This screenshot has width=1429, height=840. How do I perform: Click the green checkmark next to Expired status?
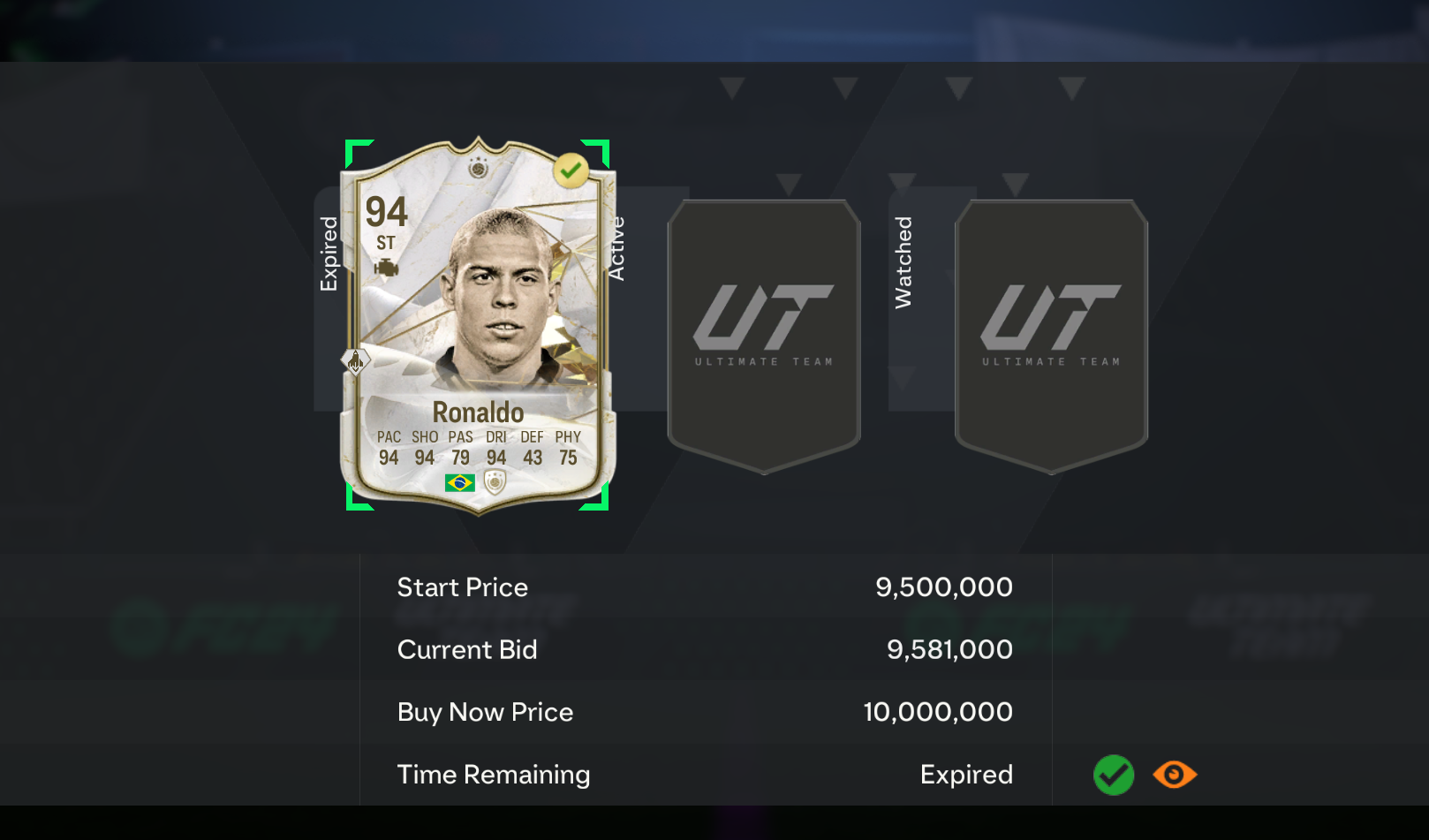(x=1114, y=775)
